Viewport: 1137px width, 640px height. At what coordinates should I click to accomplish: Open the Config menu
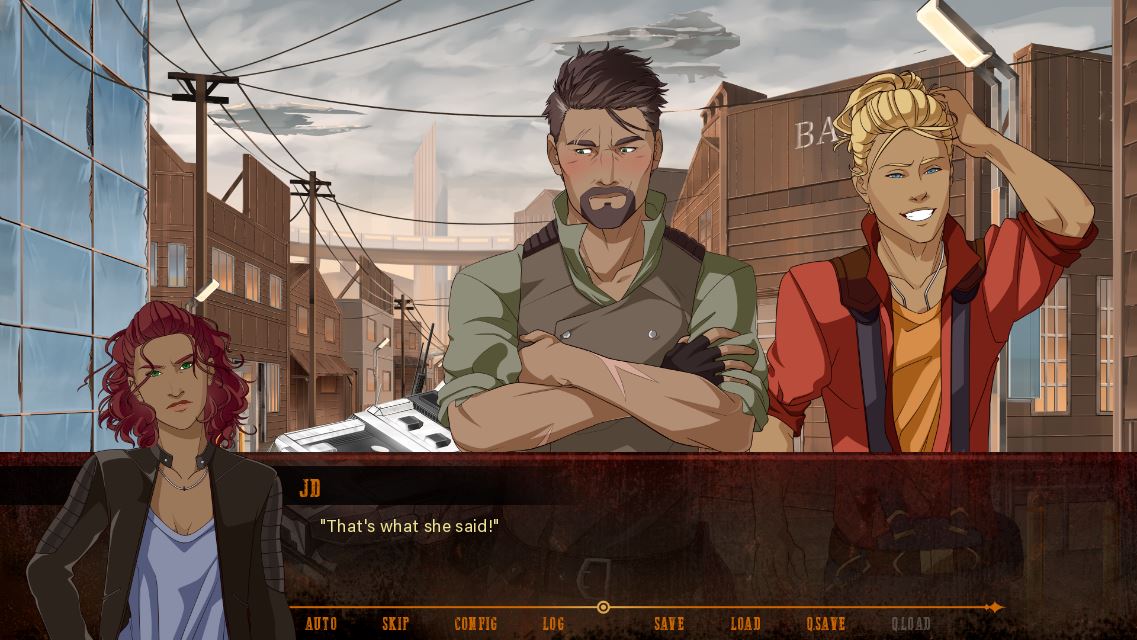tap(475, 624)
